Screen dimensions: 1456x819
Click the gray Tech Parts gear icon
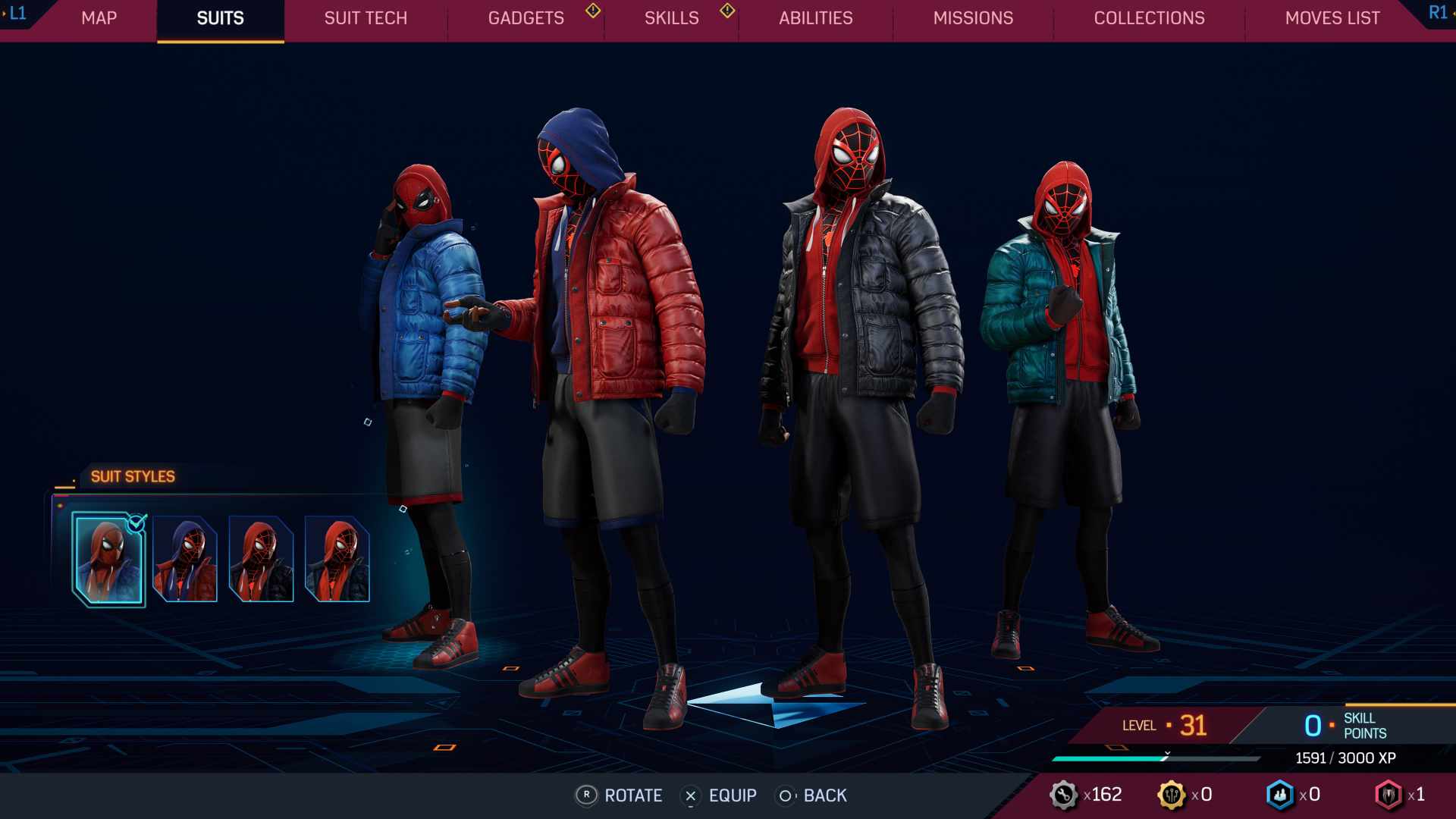pyautogui.click(x=1065, y=795)
